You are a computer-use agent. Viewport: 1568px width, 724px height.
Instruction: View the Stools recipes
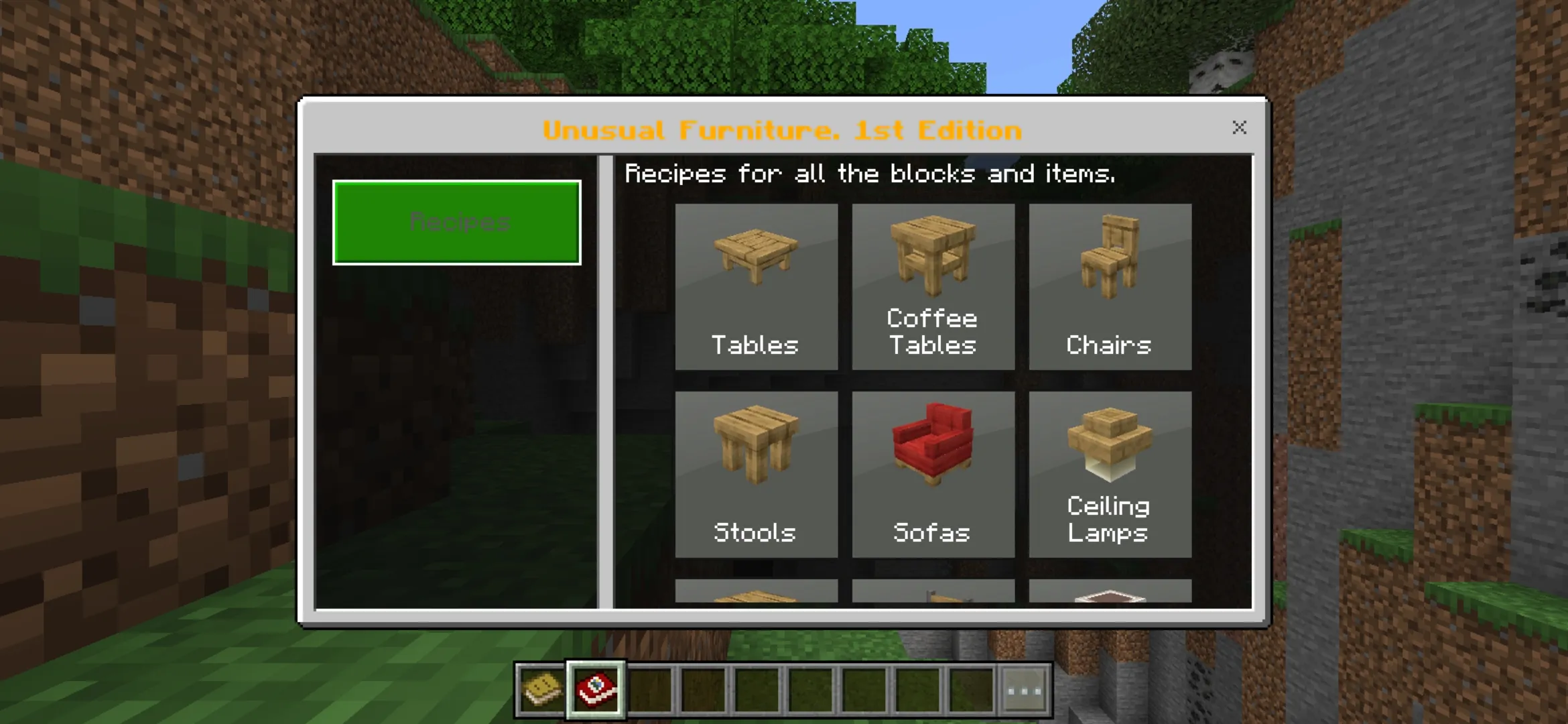756,475
